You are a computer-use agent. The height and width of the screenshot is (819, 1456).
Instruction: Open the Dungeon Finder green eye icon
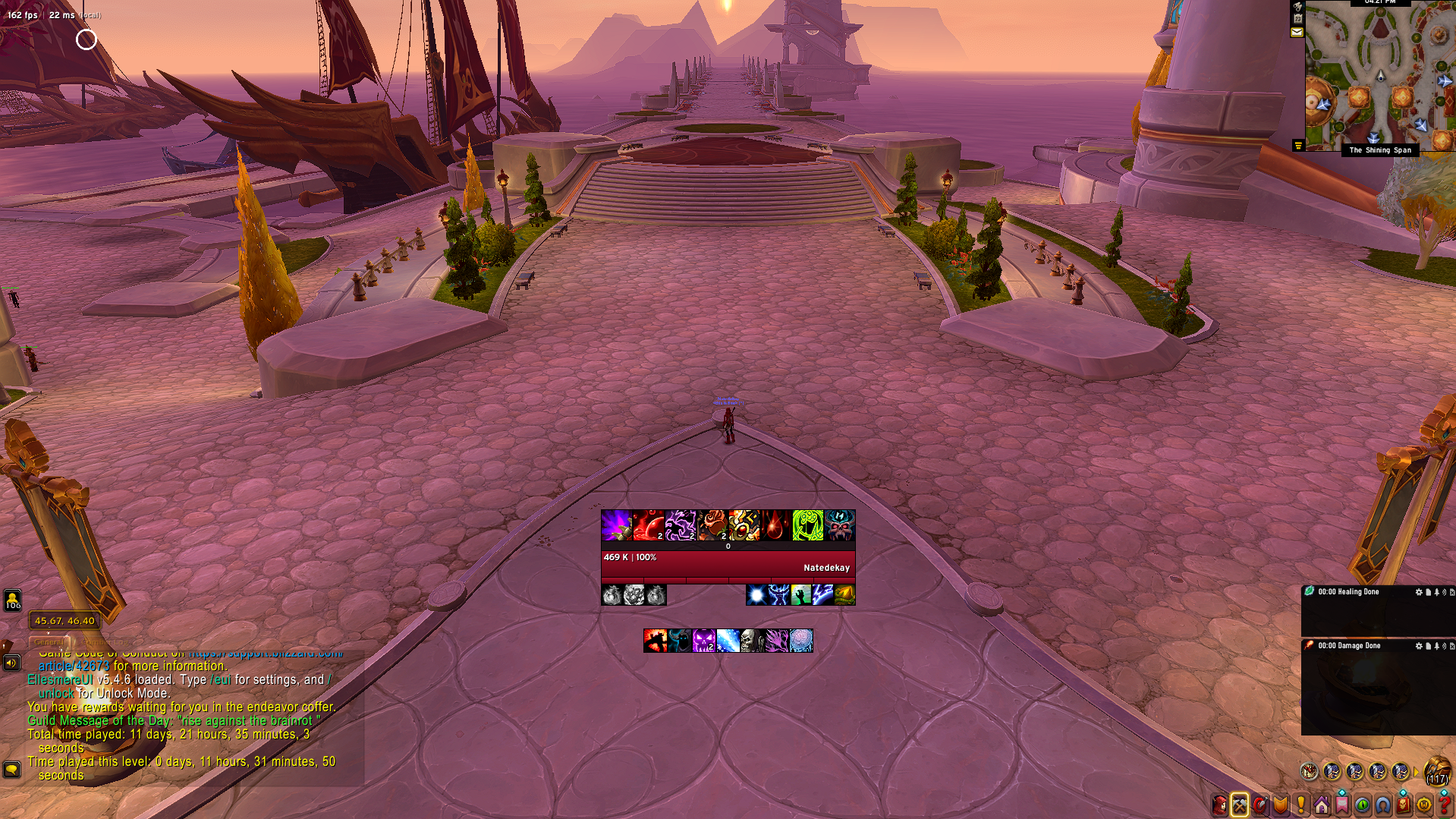(x=1363, y=805)
